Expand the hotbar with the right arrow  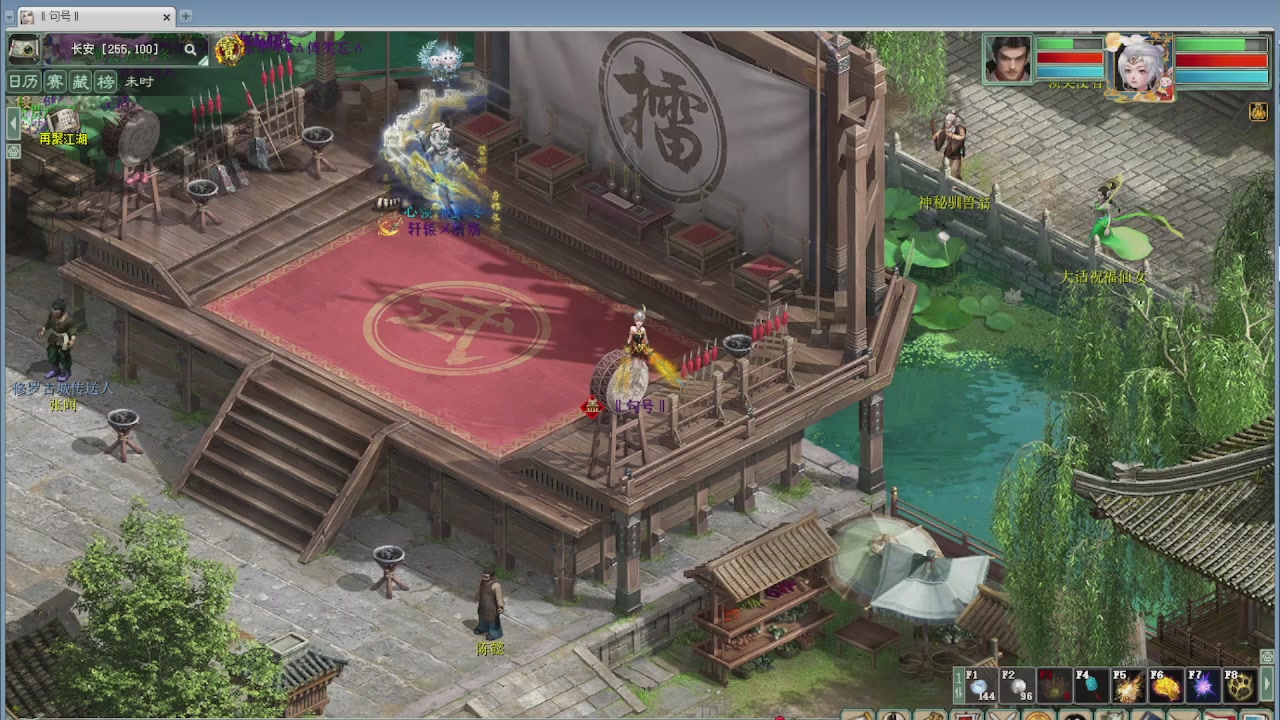[1267, 683]
